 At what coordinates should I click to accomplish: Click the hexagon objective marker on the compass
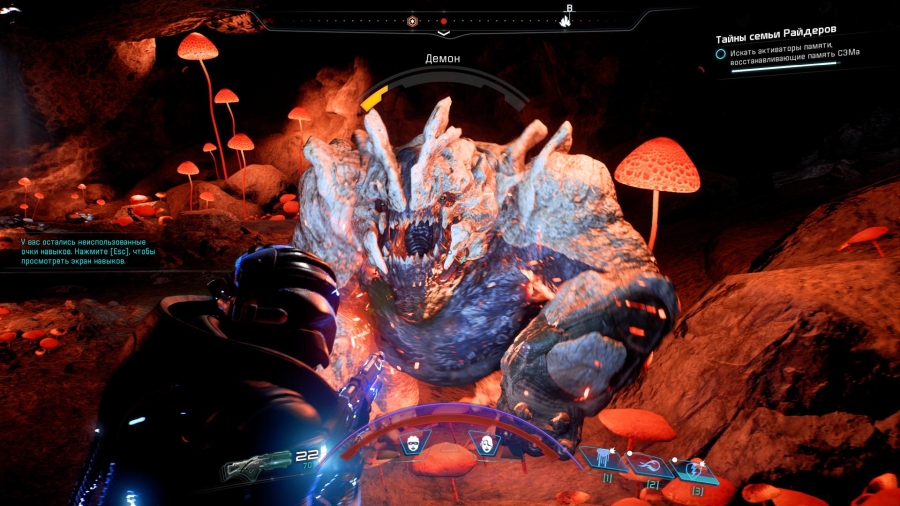[412, 21]
